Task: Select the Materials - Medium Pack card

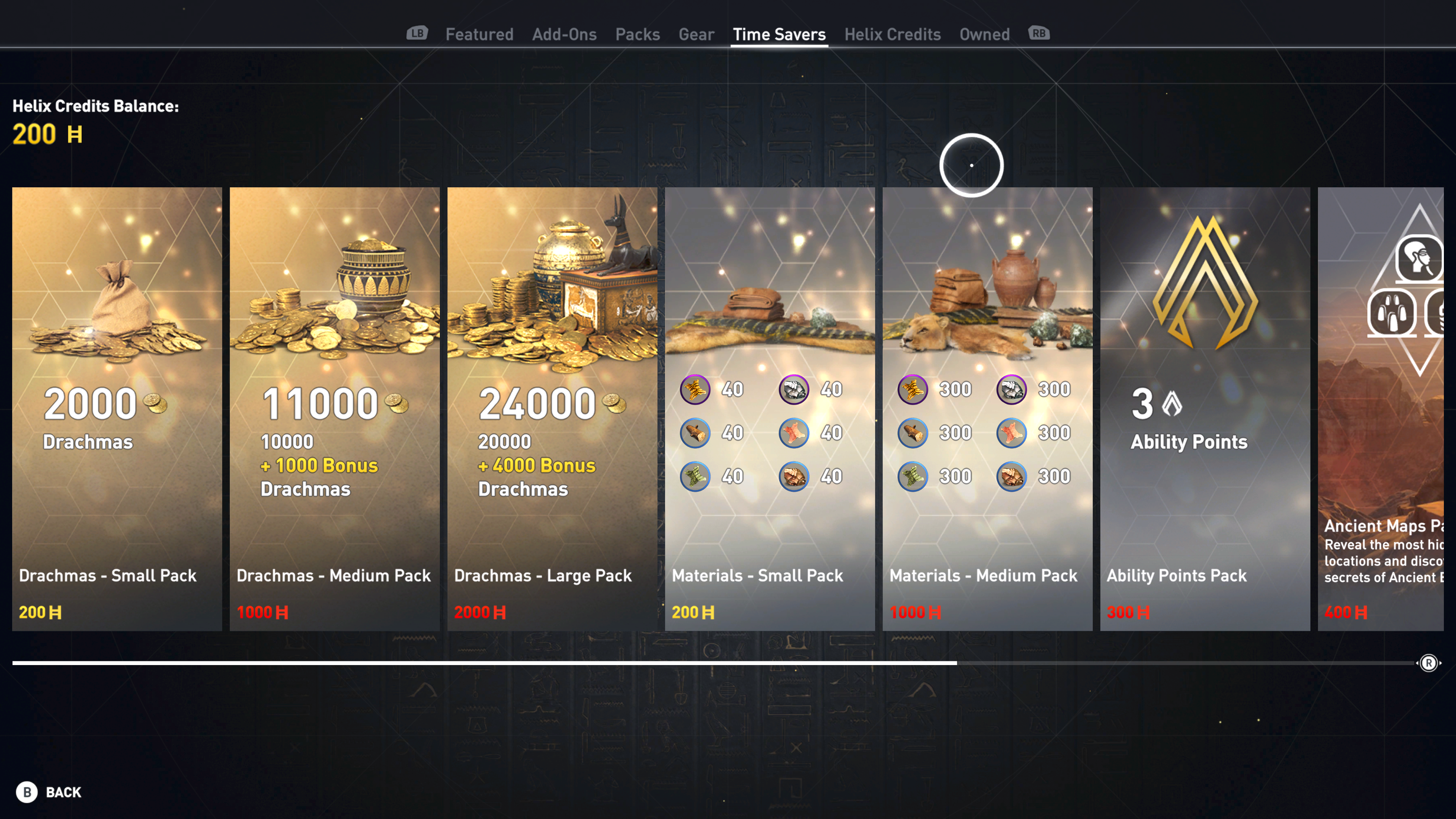Action: (987, 409)
